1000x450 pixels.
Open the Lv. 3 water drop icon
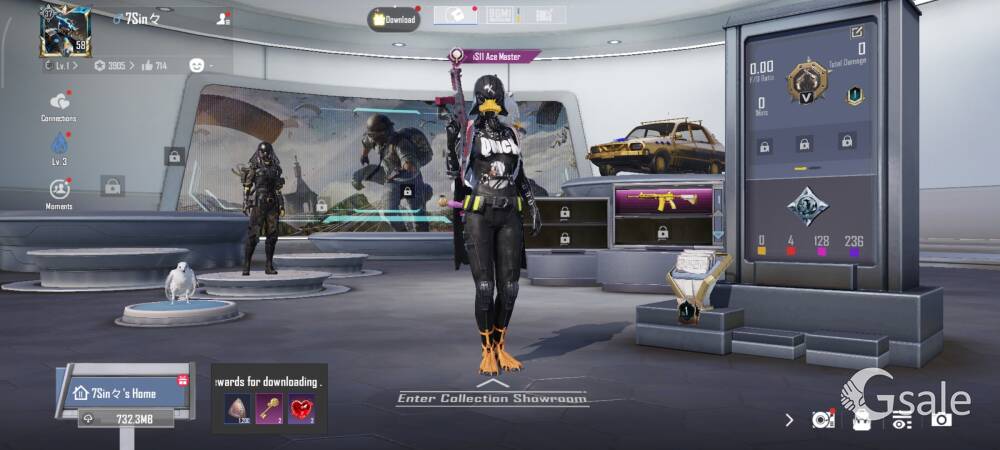pyautogui.click(x=59, y=146)
